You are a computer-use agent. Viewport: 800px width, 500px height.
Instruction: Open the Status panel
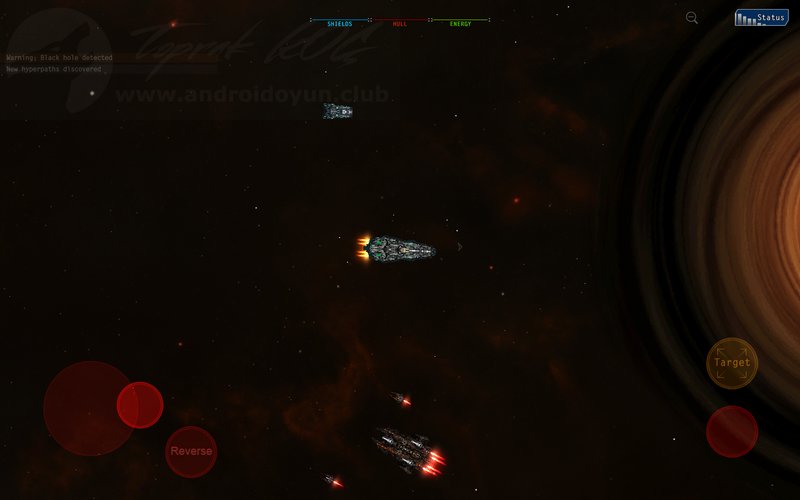[761, 18]
